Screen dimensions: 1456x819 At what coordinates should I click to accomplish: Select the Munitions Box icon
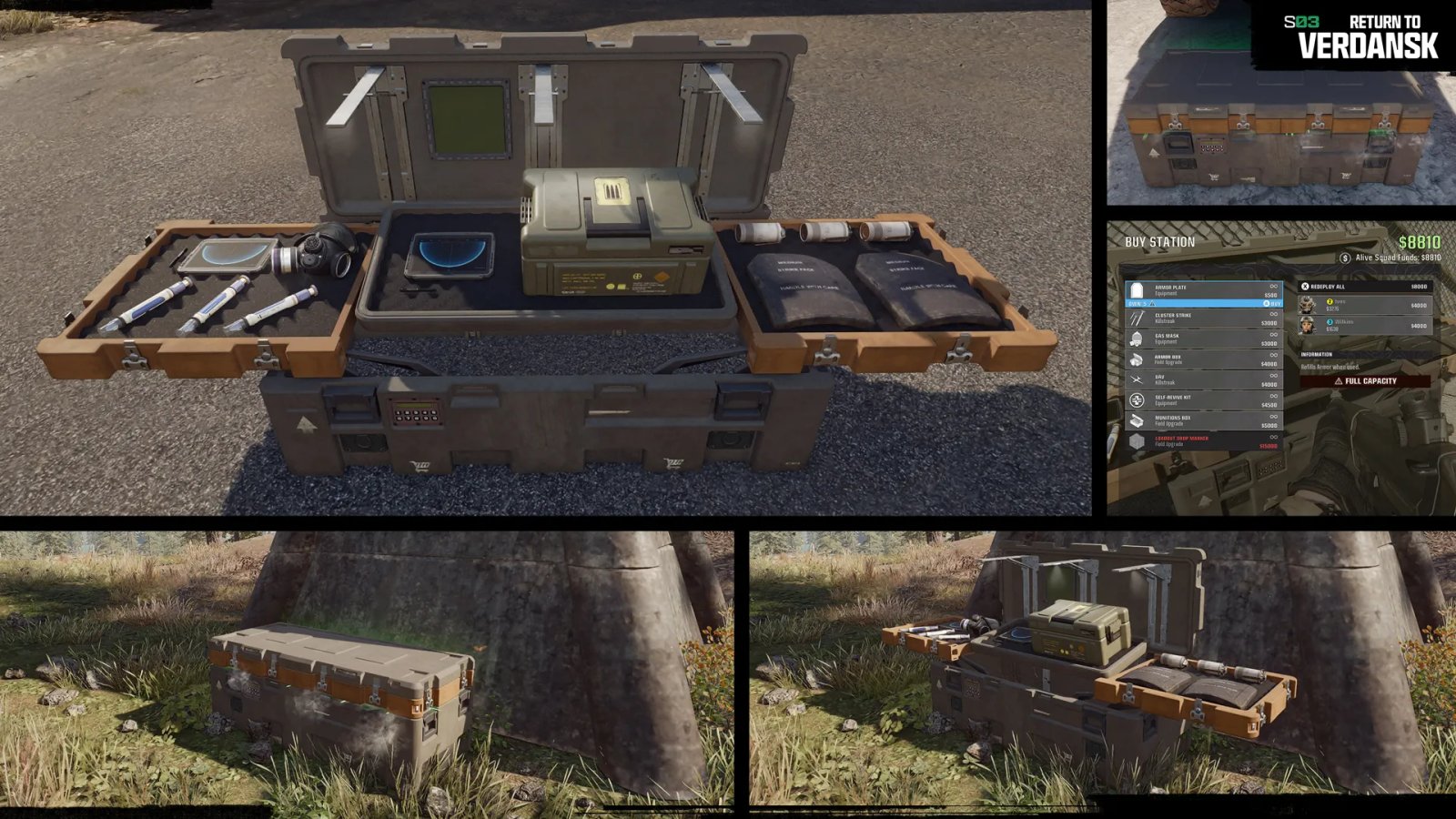point(1136,419)
